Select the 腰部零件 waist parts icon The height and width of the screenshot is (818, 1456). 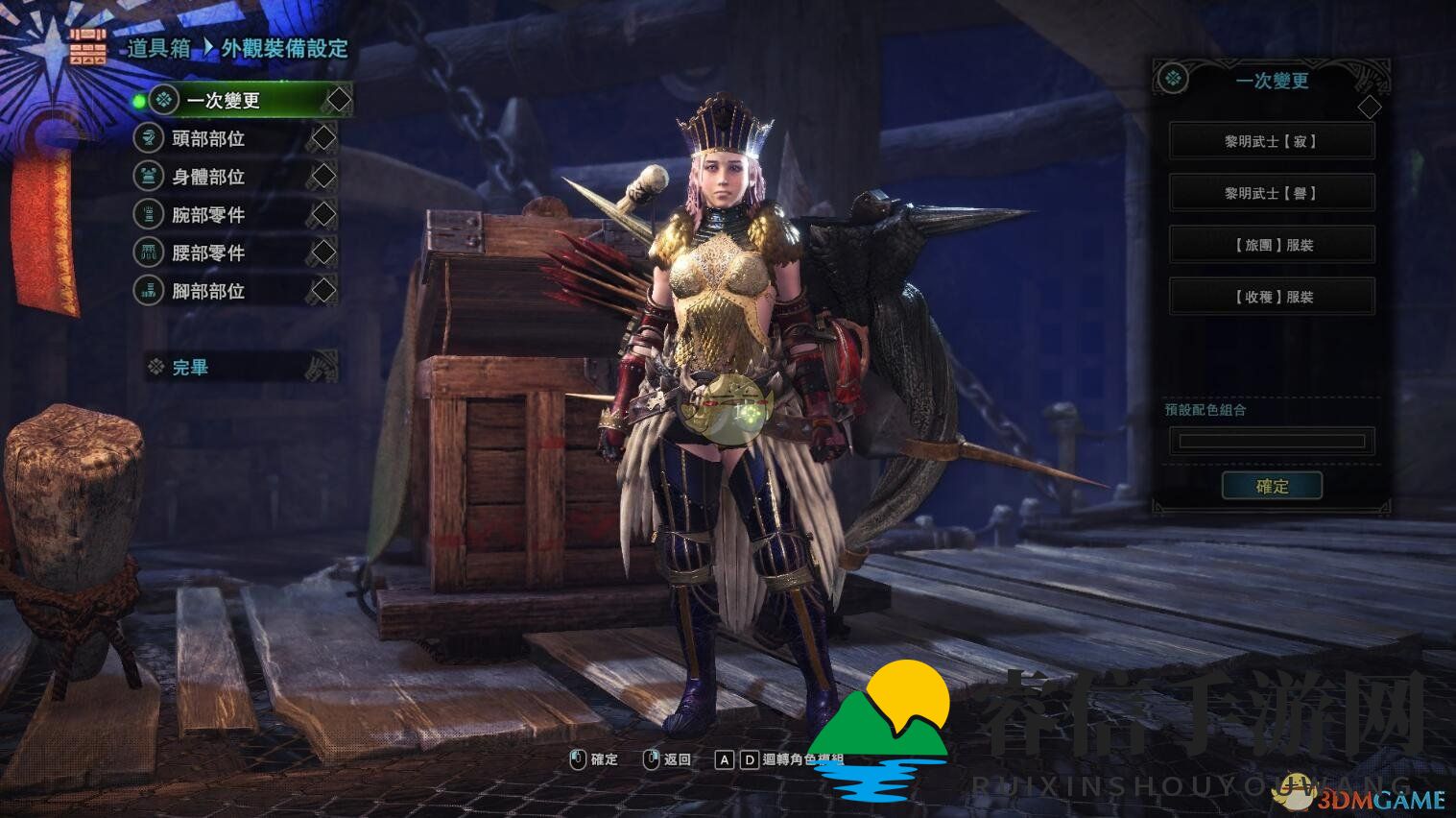149,253
